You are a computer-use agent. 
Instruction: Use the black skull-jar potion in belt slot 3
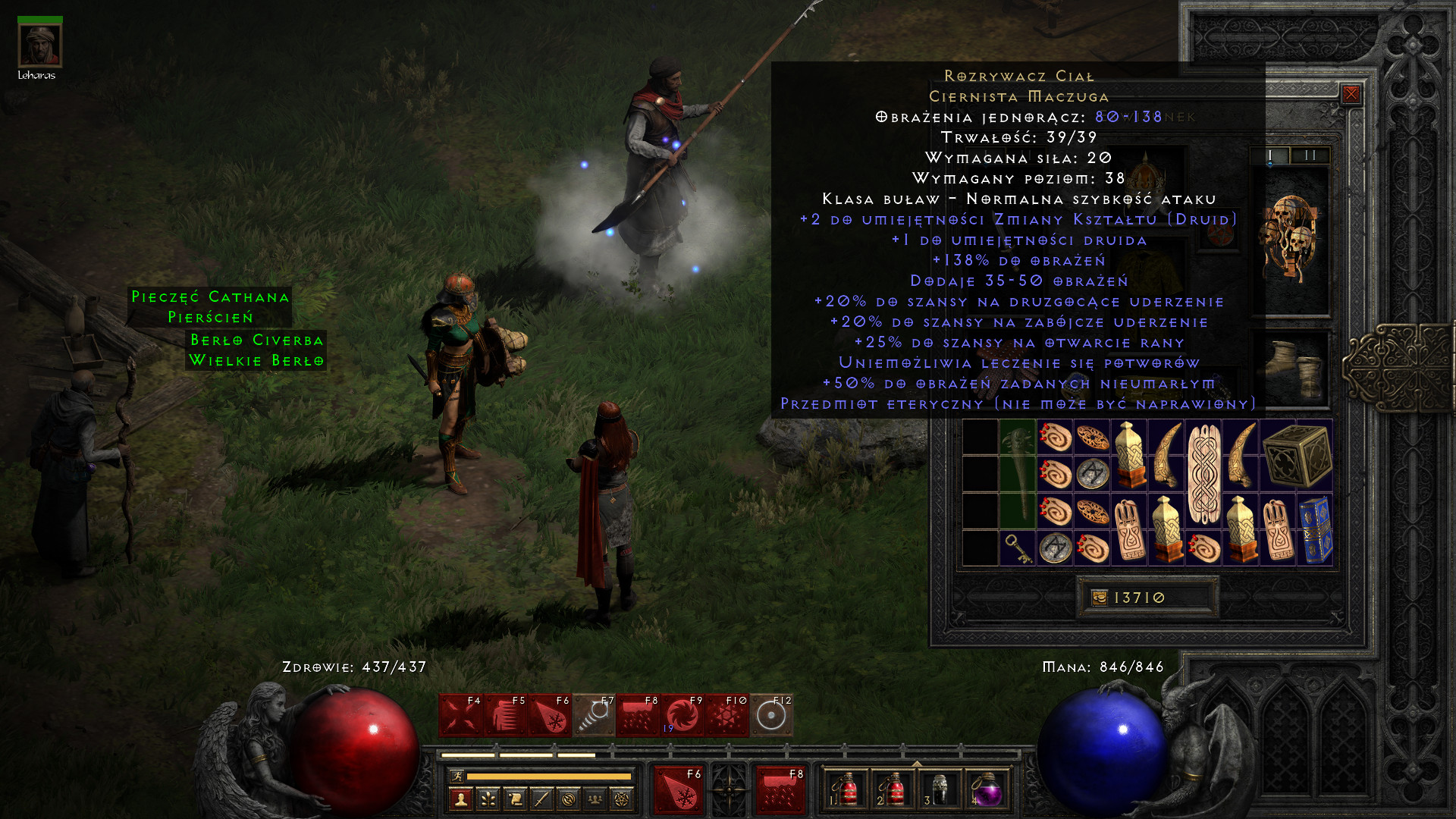[939, 791]
